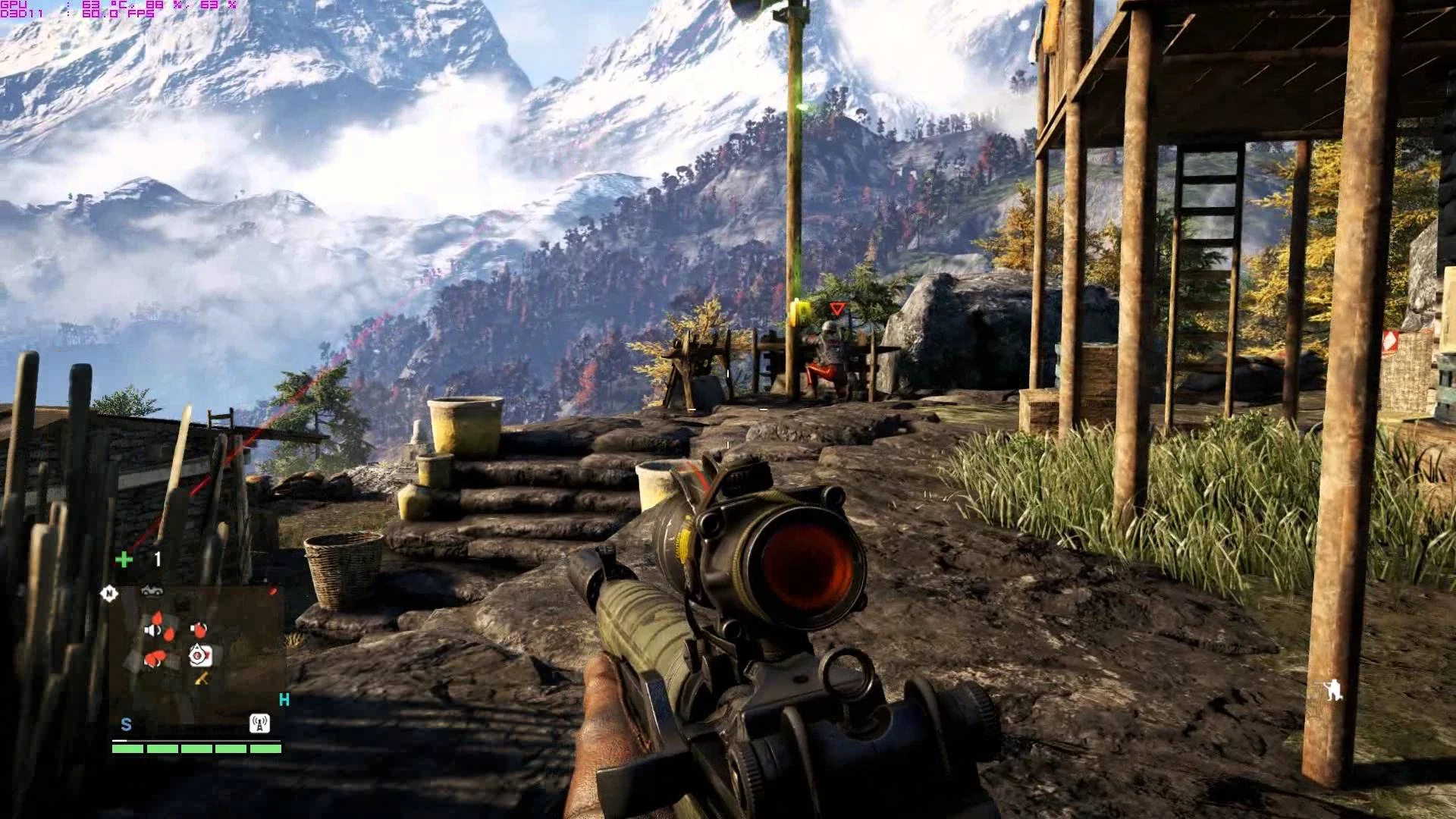The height and width of the screenshot is (819, 1456).
Task: Select the north compass marker on minimap
Action: click(x=109, y=594)
